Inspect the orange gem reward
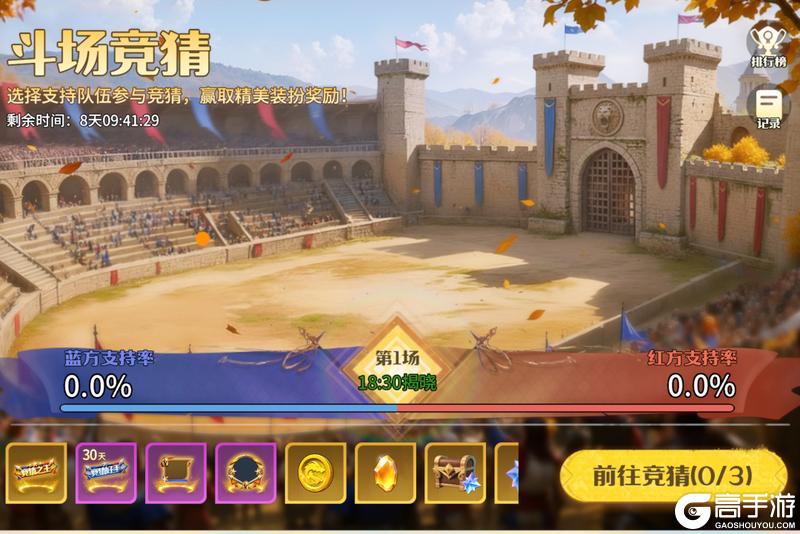This screenshot has height=534, width=800. coord(386,473)
